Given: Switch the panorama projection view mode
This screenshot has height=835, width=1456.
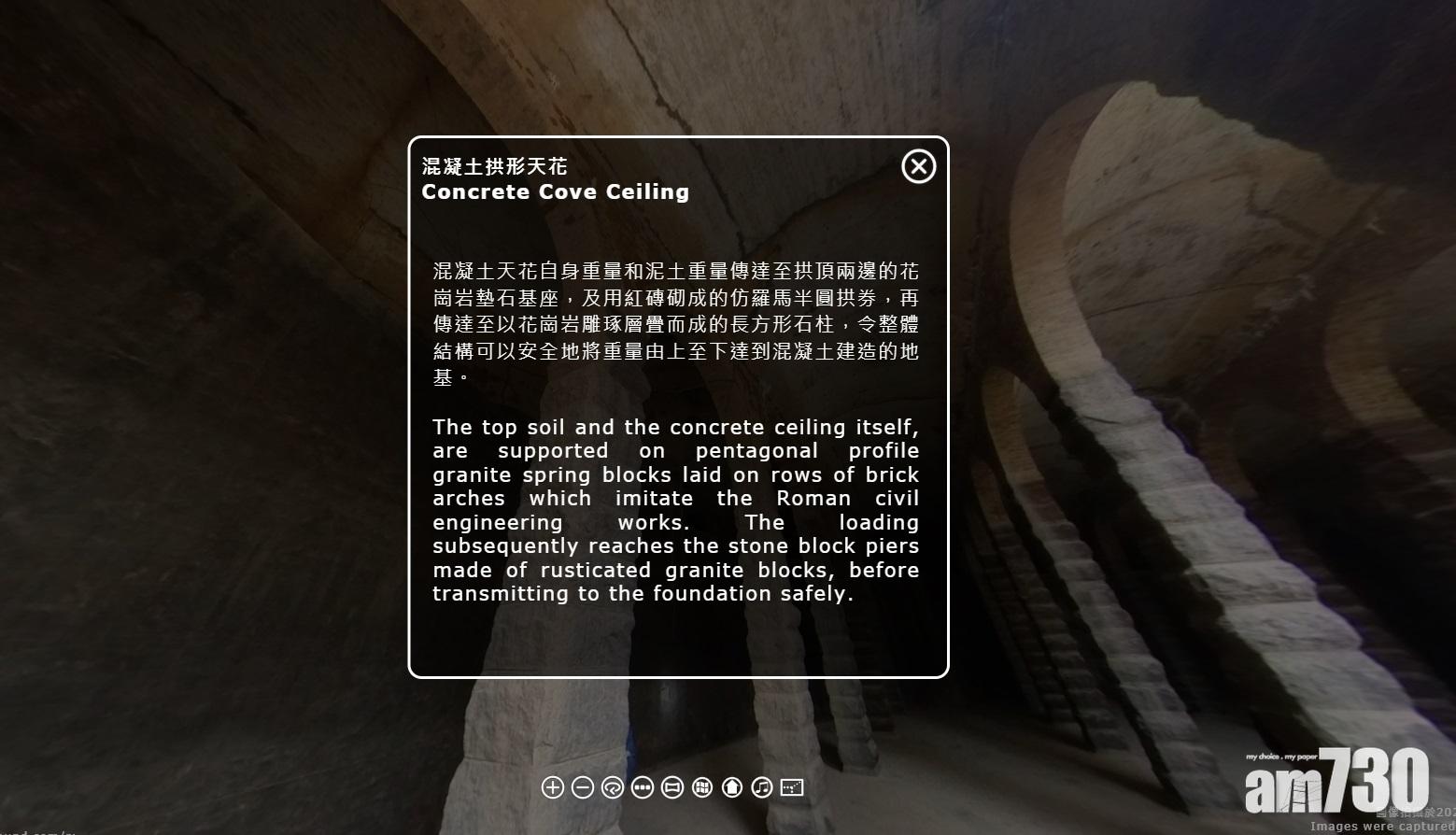Looking at the screenshot, I should 672,787.
